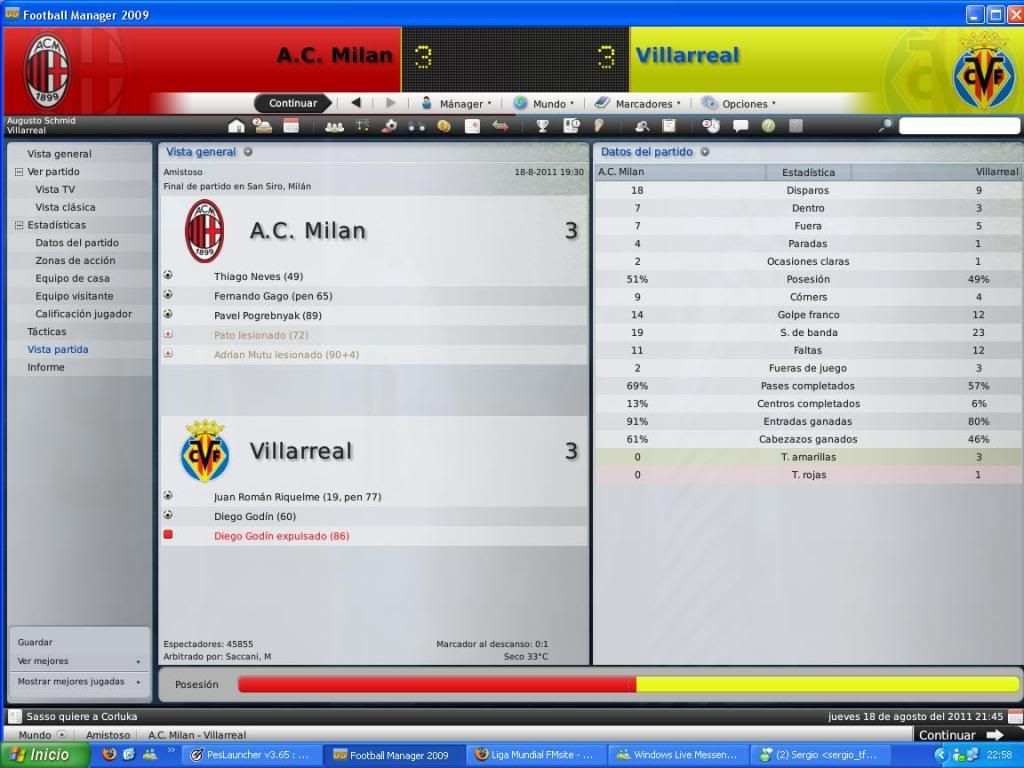Click the search box in toolbar
1024x768 pixels.
click(x=958, y=126)
